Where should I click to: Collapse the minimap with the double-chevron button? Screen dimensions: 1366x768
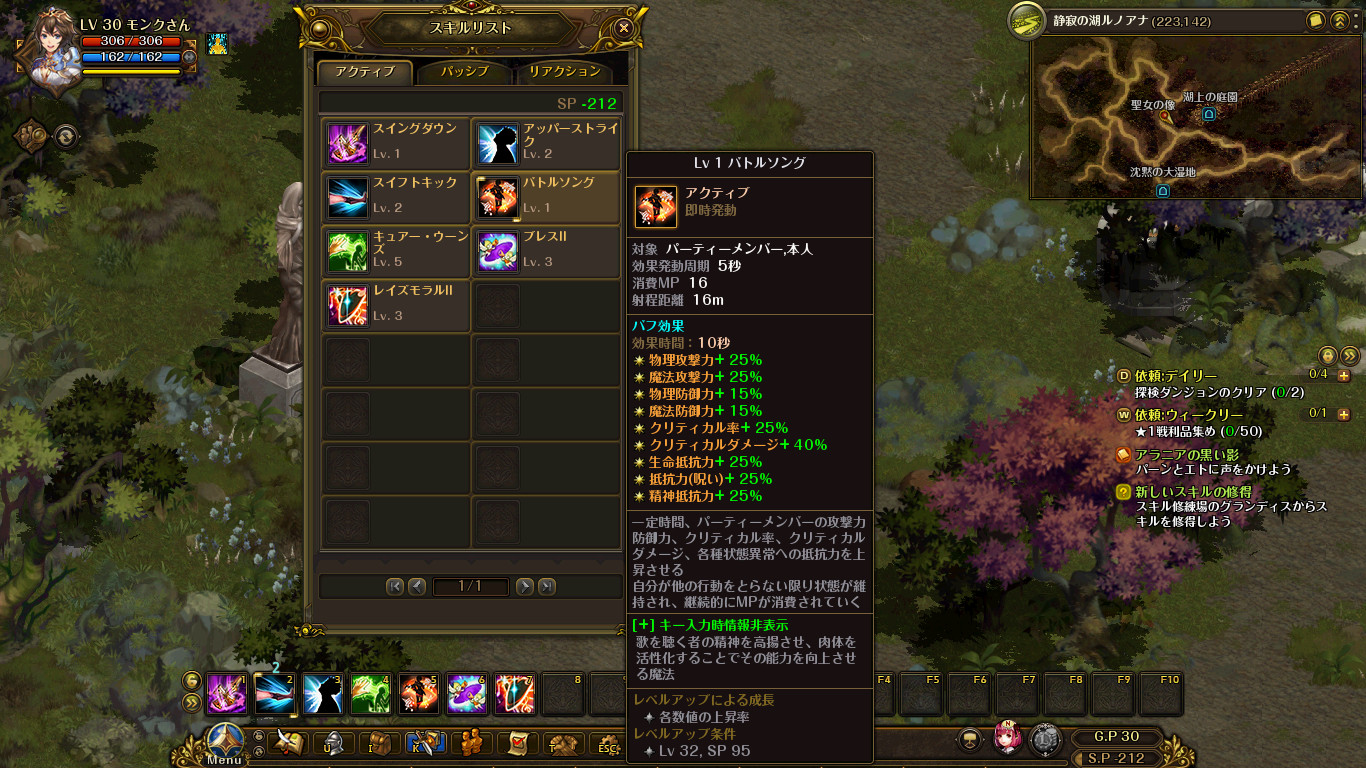[1340, 22]
